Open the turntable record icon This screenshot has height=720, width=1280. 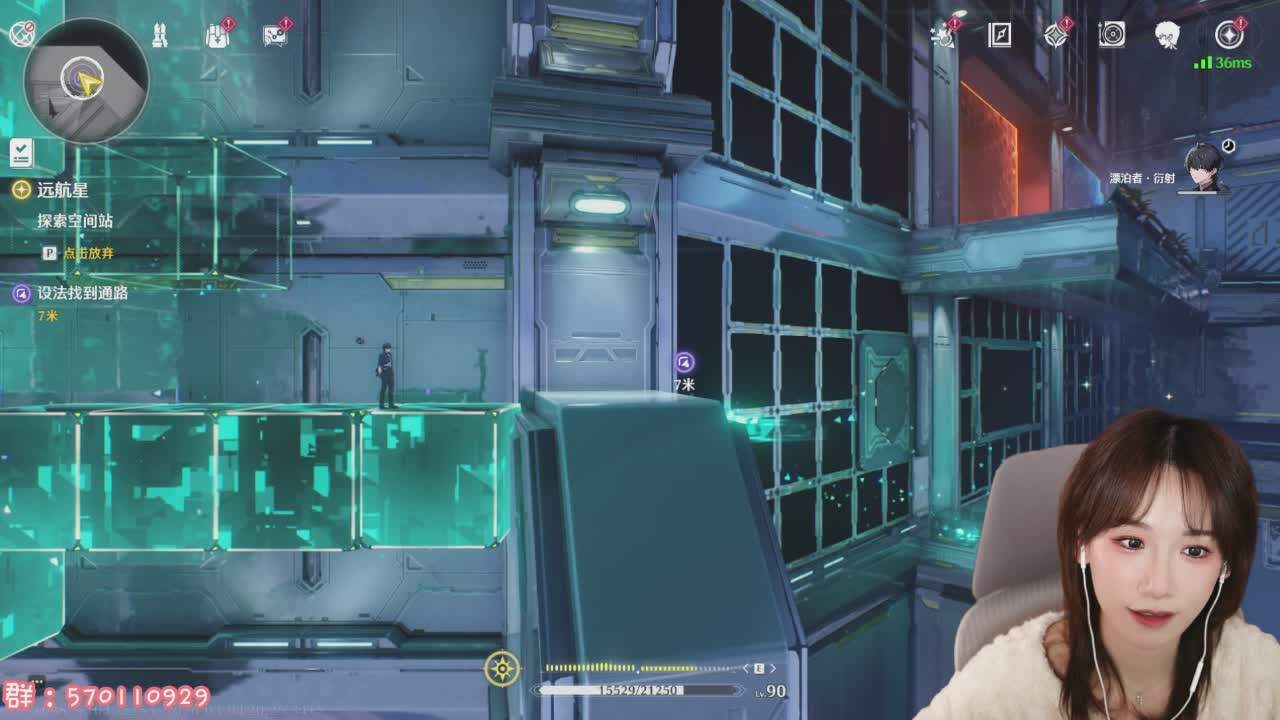1112,35
